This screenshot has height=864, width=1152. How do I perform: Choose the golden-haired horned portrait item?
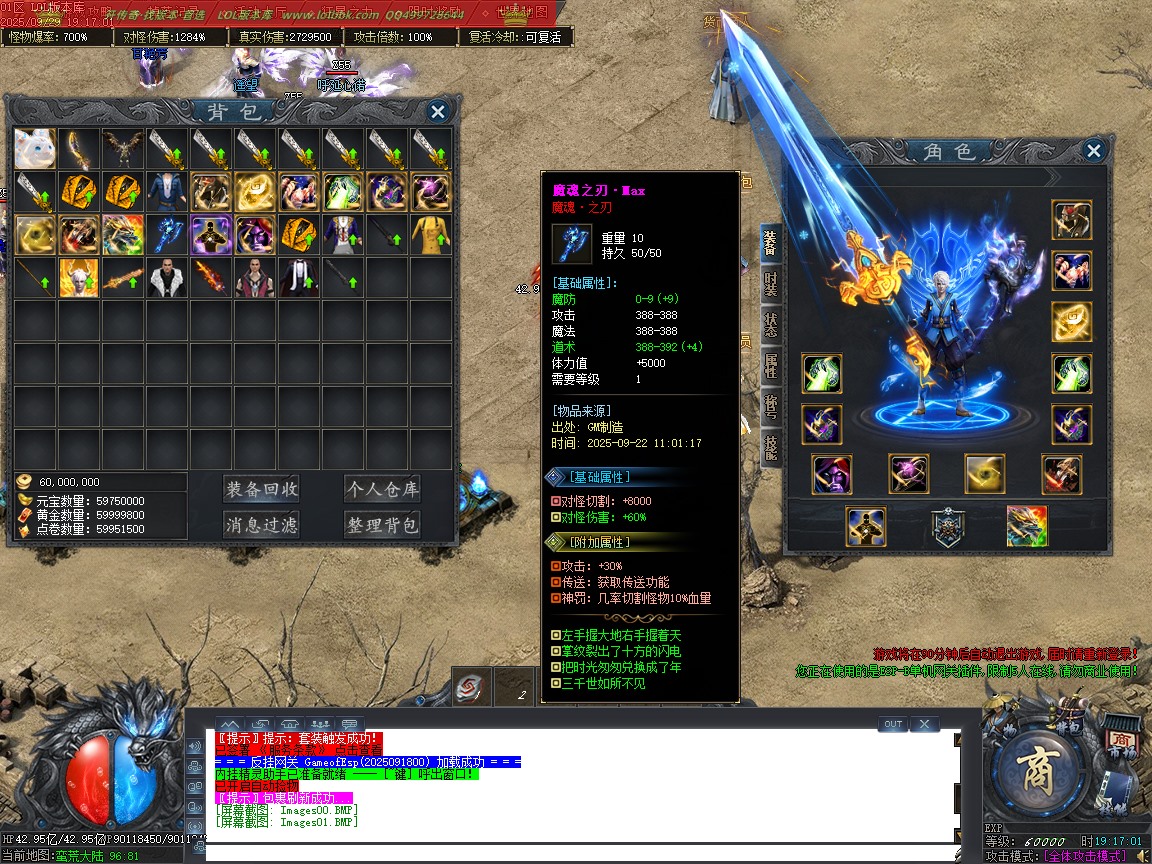point(79,278)
